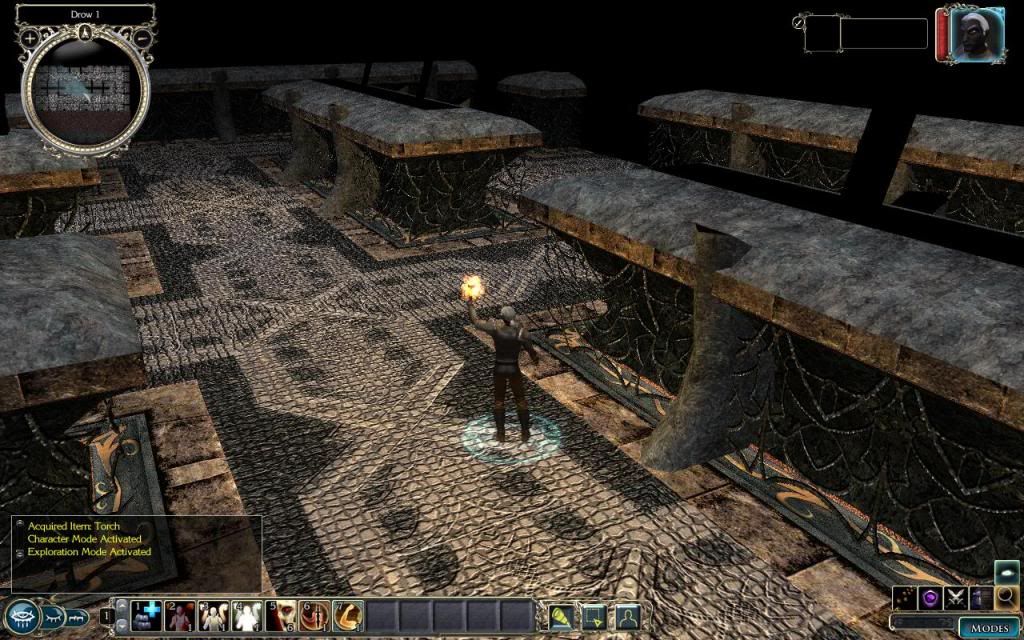1024x640 pixels.
Task: Toggle the compass button atop the minimap
Action: point(86,31)
